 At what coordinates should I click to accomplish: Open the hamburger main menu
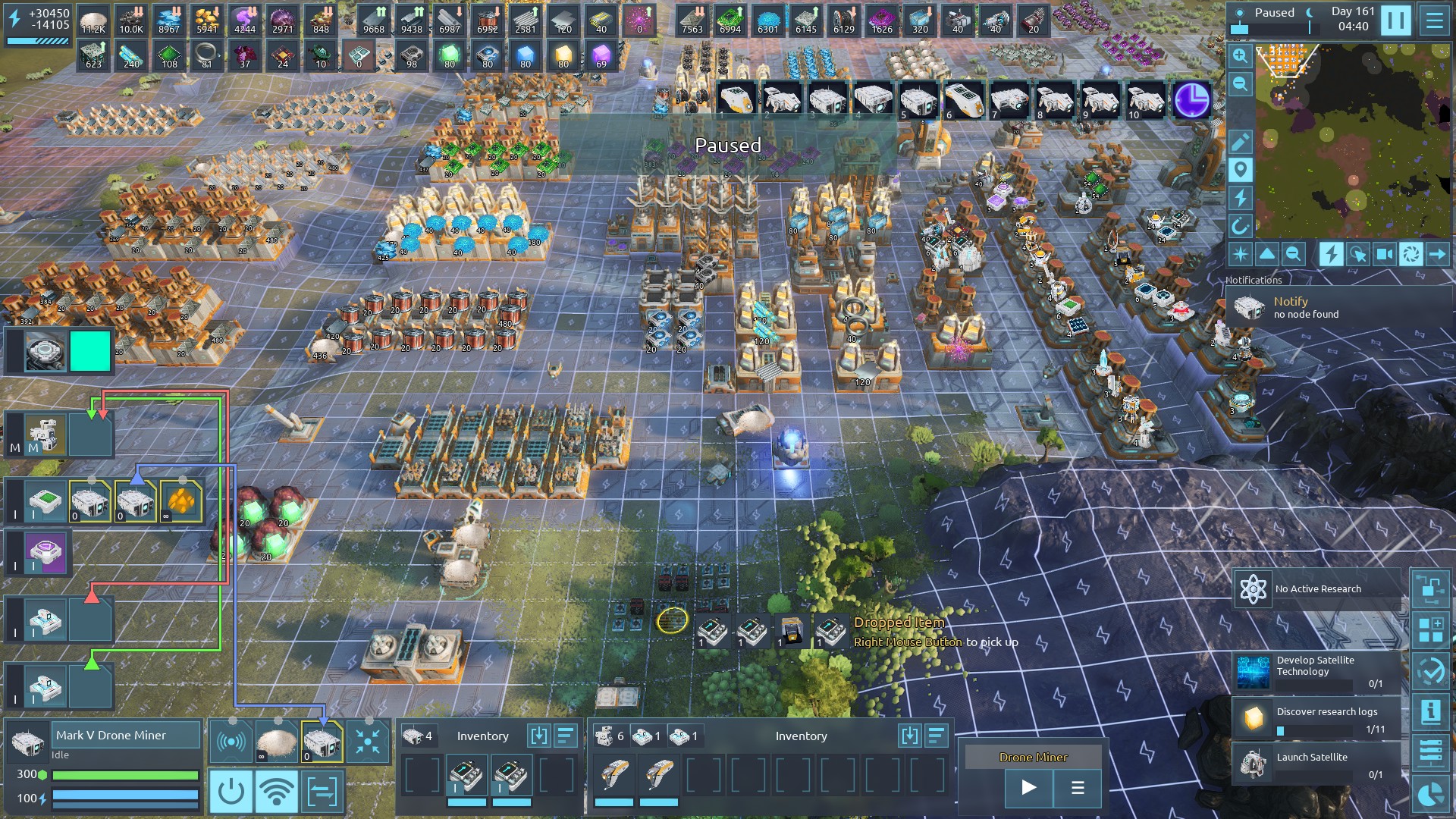point(1434,20)
